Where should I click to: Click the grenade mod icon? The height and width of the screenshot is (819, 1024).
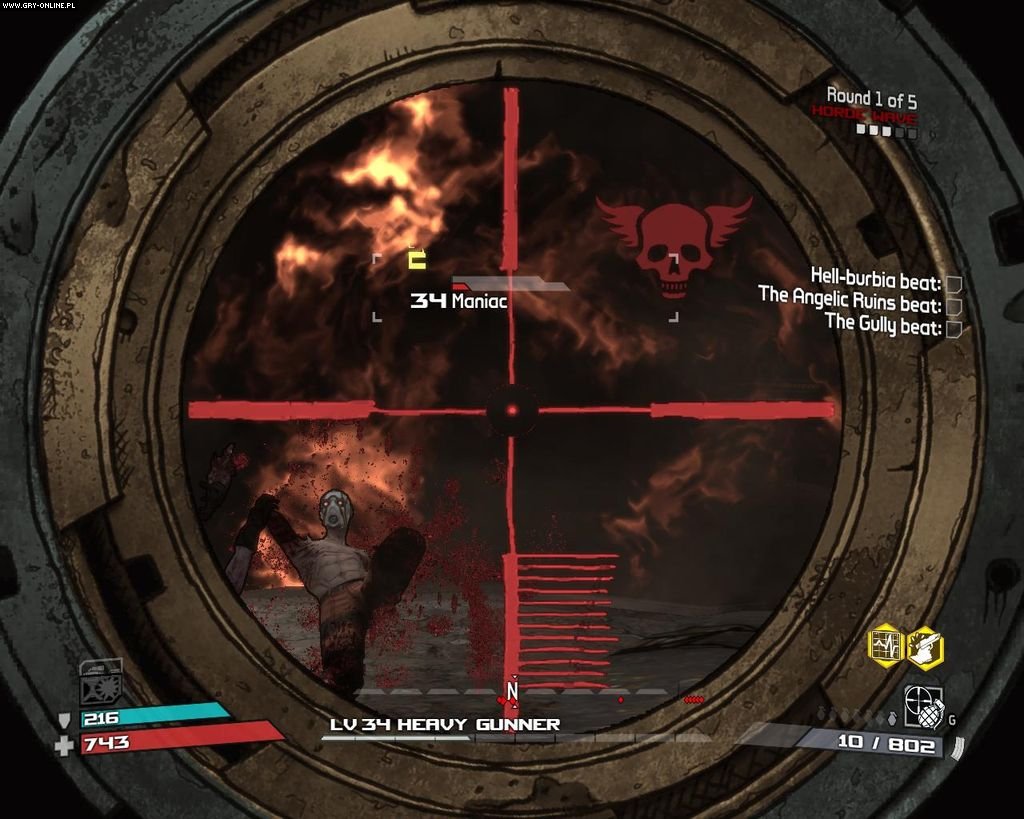click(922, 705)
